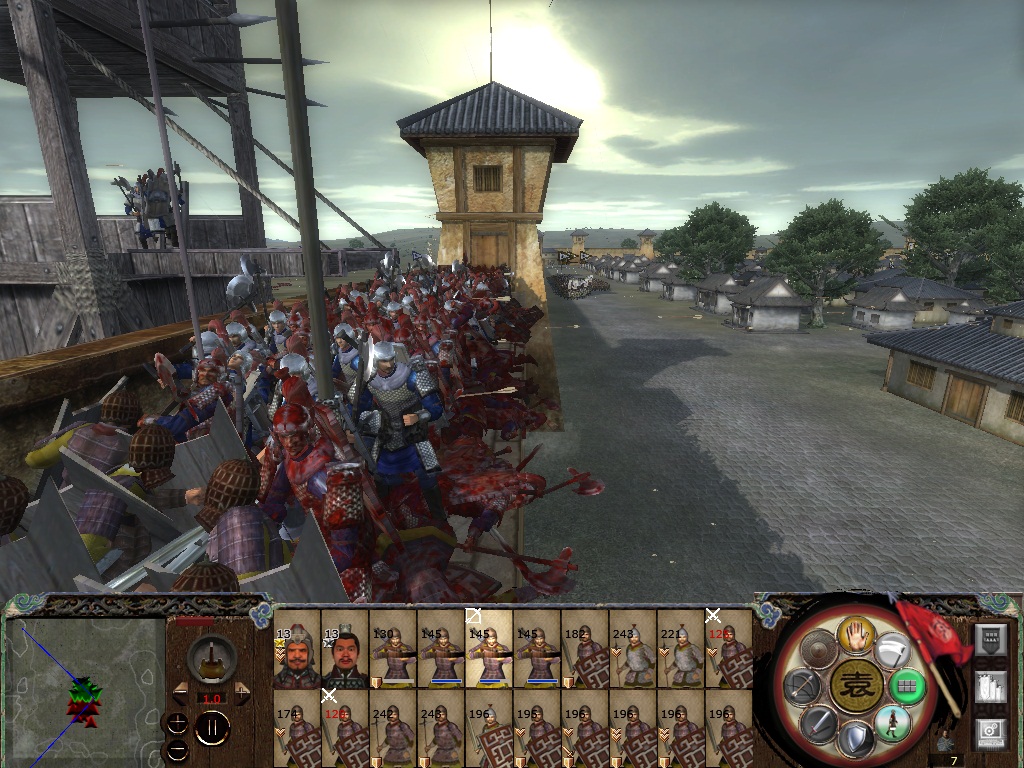Viewport: 1024px width, 768px height.
Task: Toggle the running soldier button
Action: tap(891, 721)
